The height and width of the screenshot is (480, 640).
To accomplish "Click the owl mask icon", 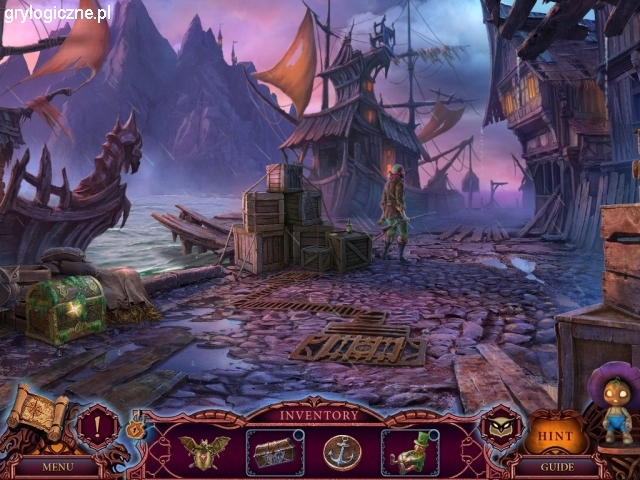I will 499,425.
